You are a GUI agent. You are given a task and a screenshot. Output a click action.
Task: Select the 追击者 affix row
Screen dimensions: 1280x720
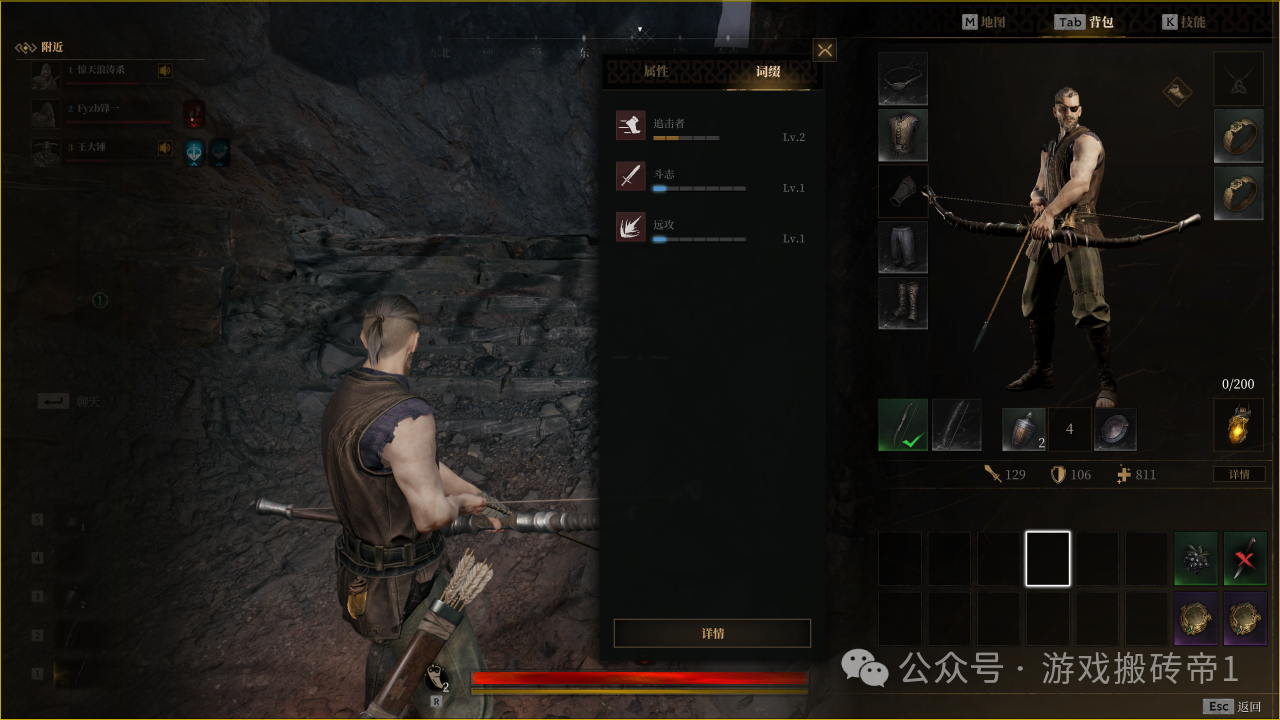711,127
